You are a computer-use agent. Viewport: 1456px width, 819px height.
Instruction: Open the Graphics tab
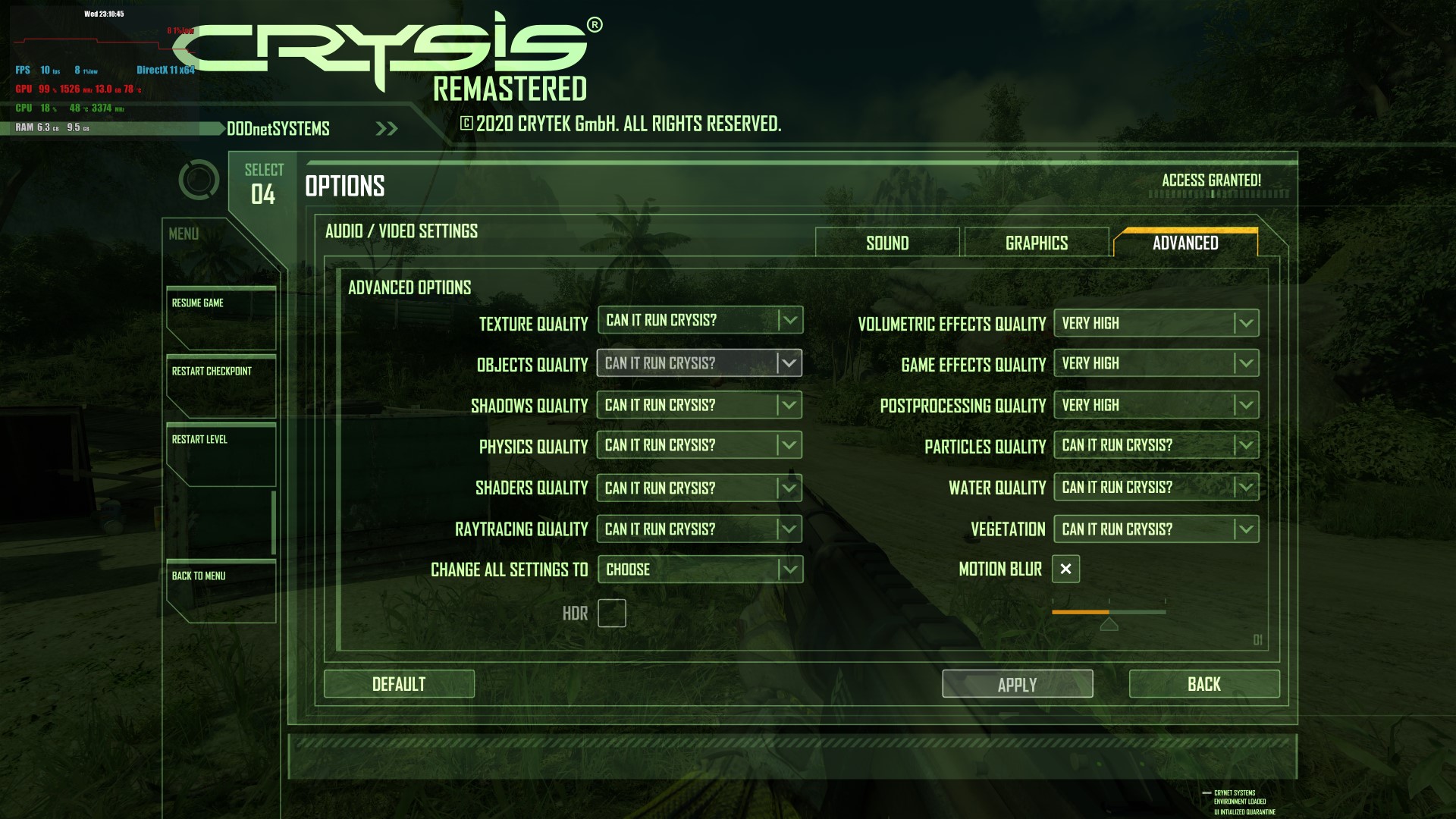(1036, 243)
